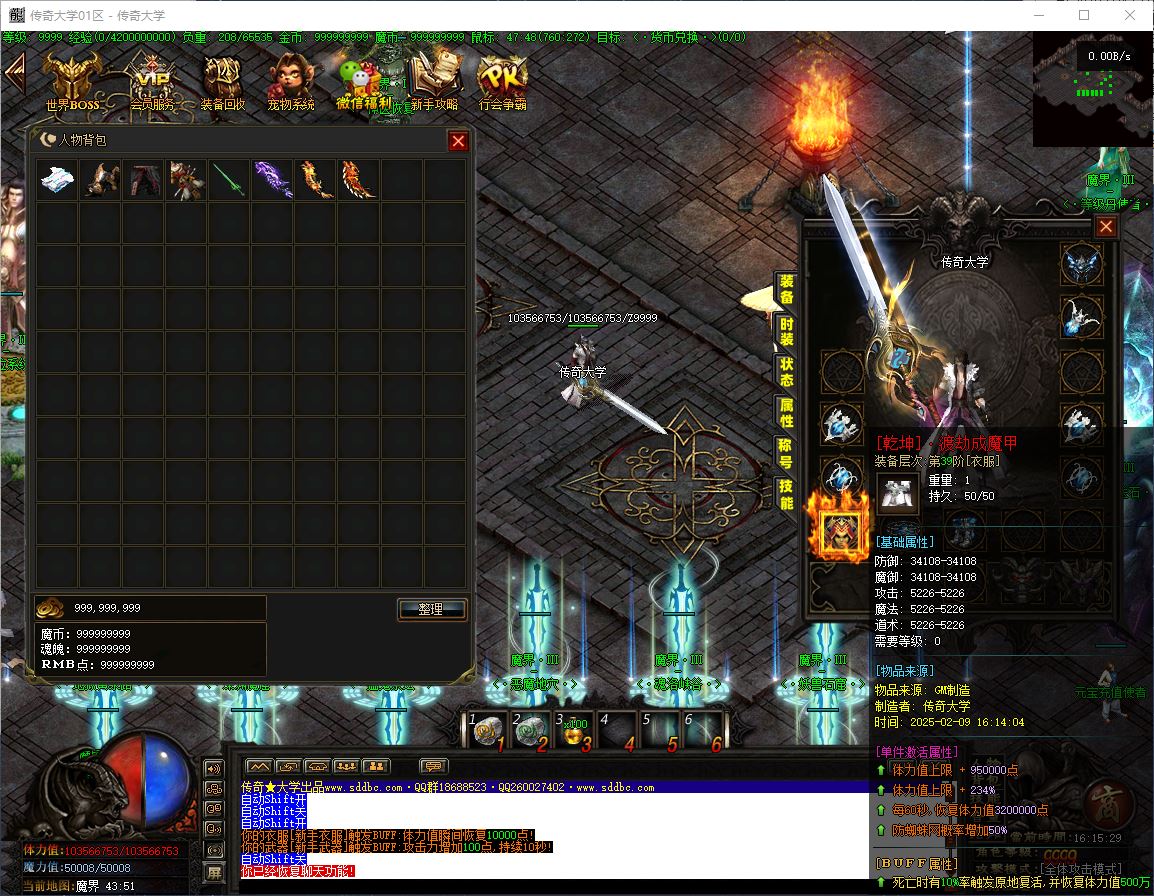Select the white cloth item in the bag
Viewport: 1154px width, 896px height.
[x=57, y=180]
